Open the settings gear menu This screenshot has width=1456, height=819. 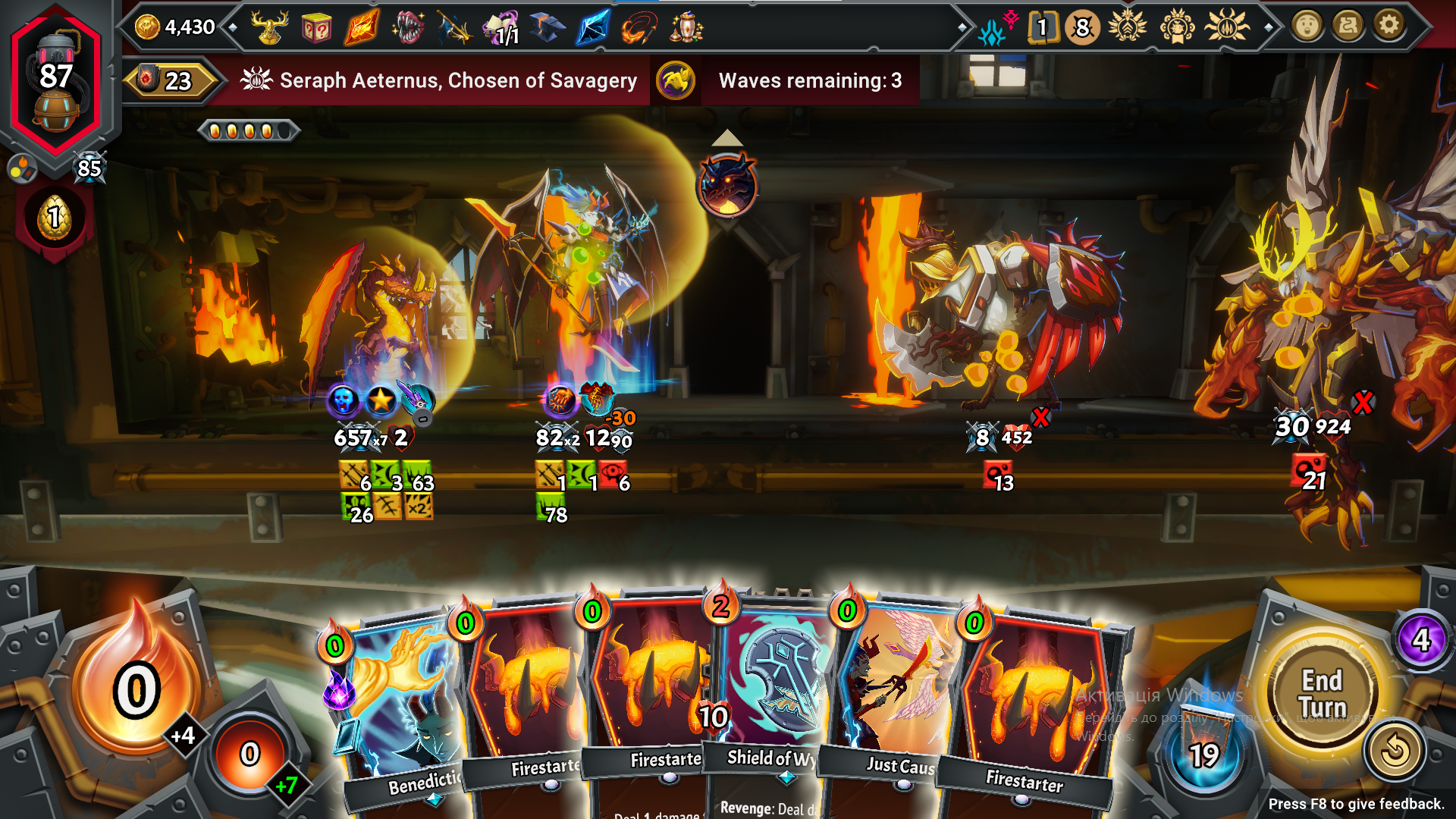point(1389,27)
